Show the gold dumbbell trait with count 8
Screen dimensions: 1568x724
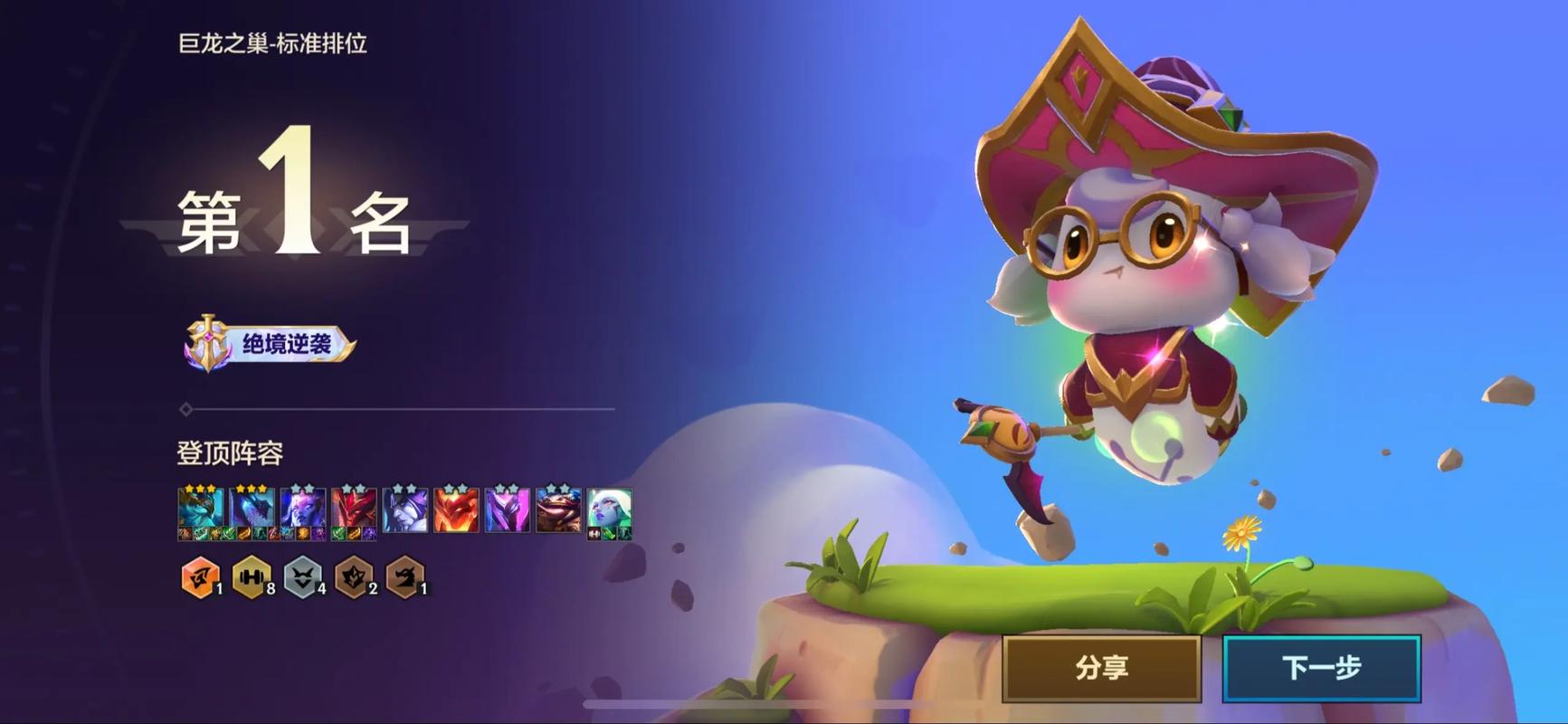pos(252,576)
